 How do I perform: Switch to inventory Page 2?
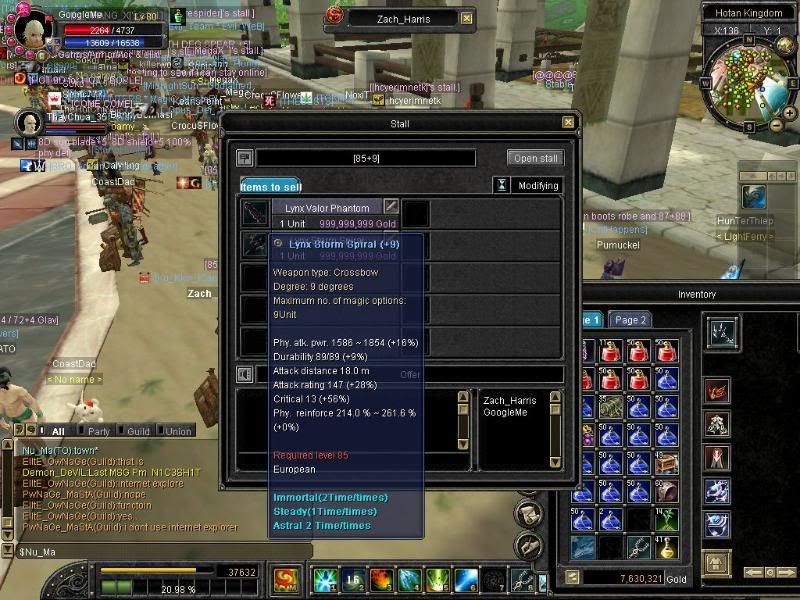pos(630,320)
